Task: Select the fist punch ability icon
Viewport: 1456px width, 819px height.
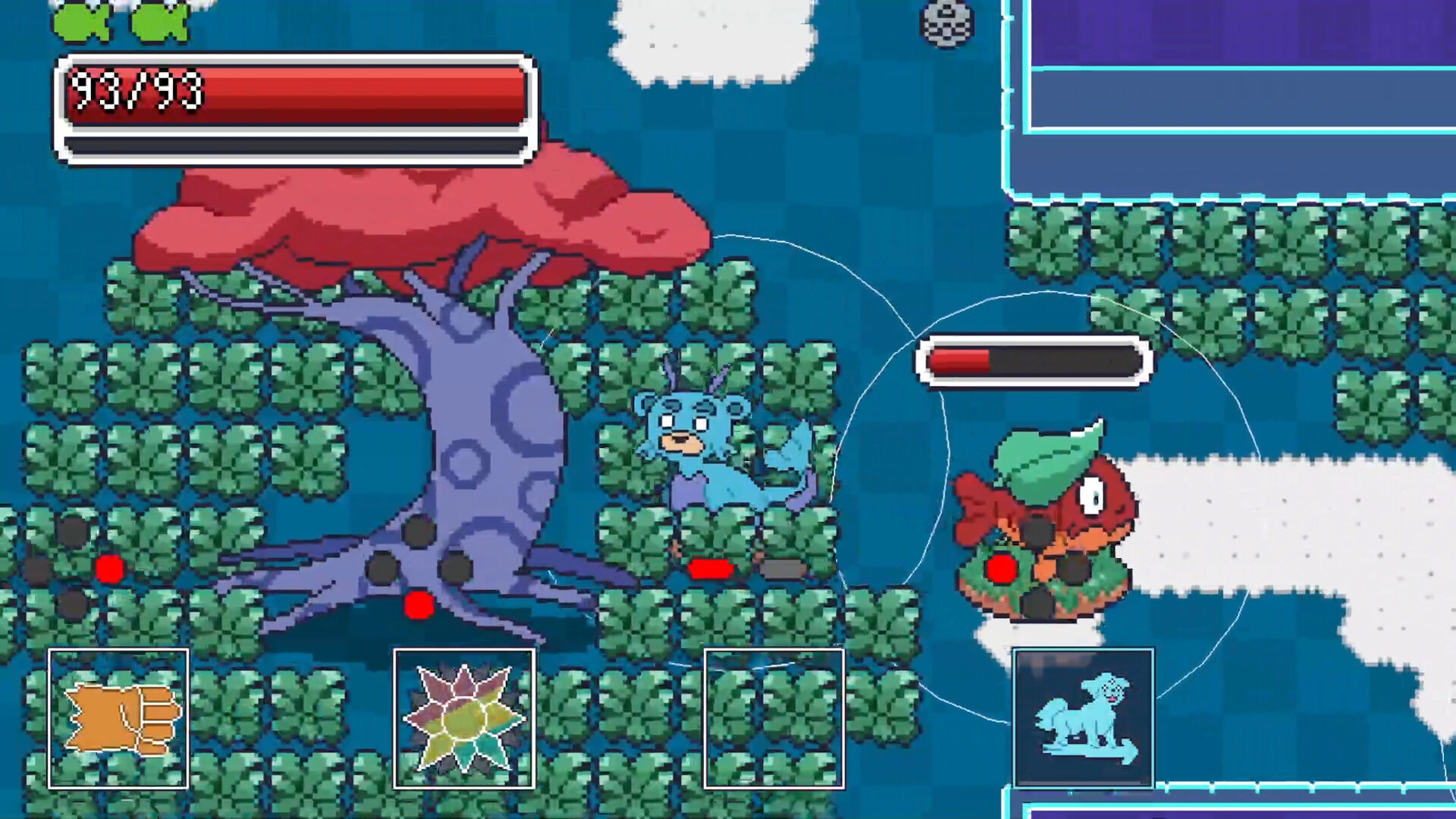Action: [118, 717]
